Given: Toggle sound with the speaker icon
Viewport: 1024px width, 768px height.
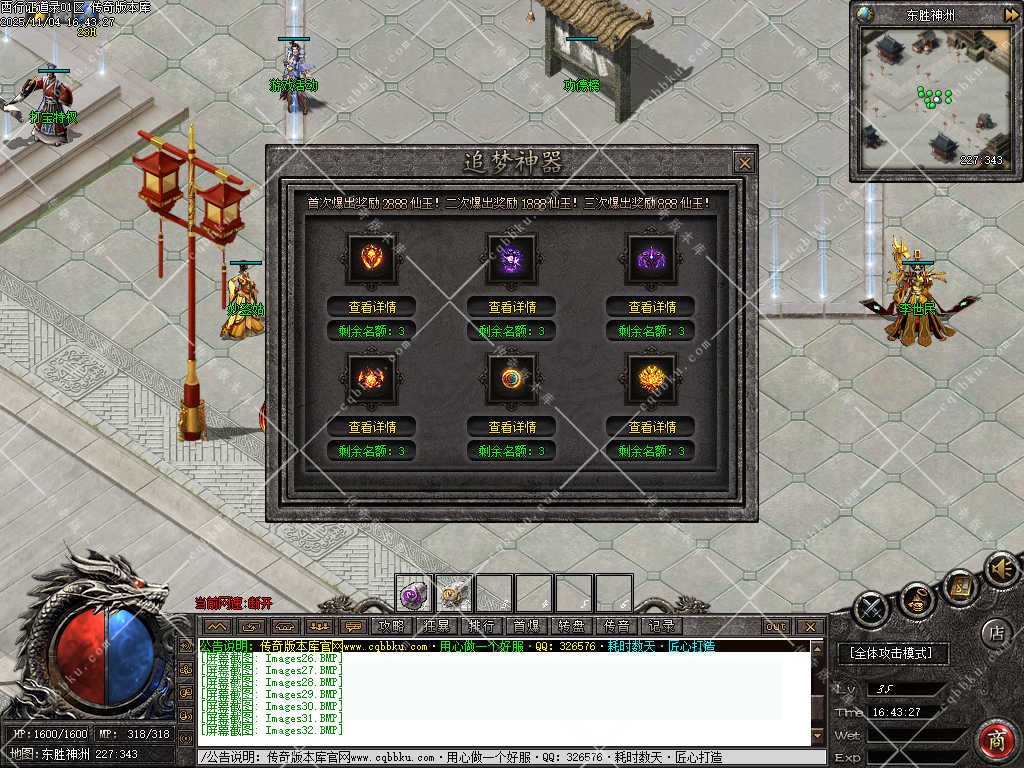Looking at the screenshot, I should (999, 569).
